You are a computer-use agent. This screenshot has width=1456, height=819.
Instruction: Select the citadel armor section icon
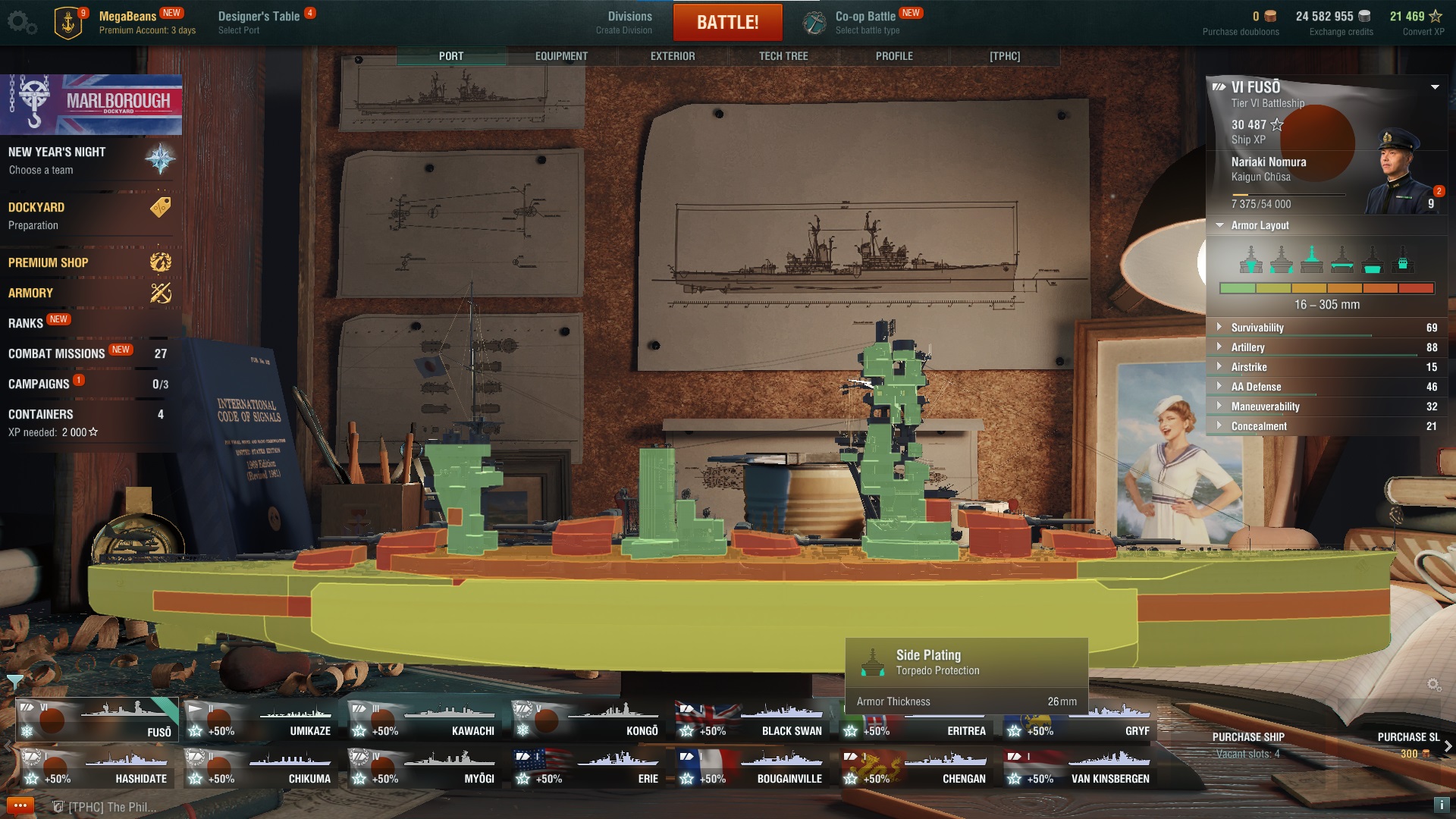tap(1371, 263)
